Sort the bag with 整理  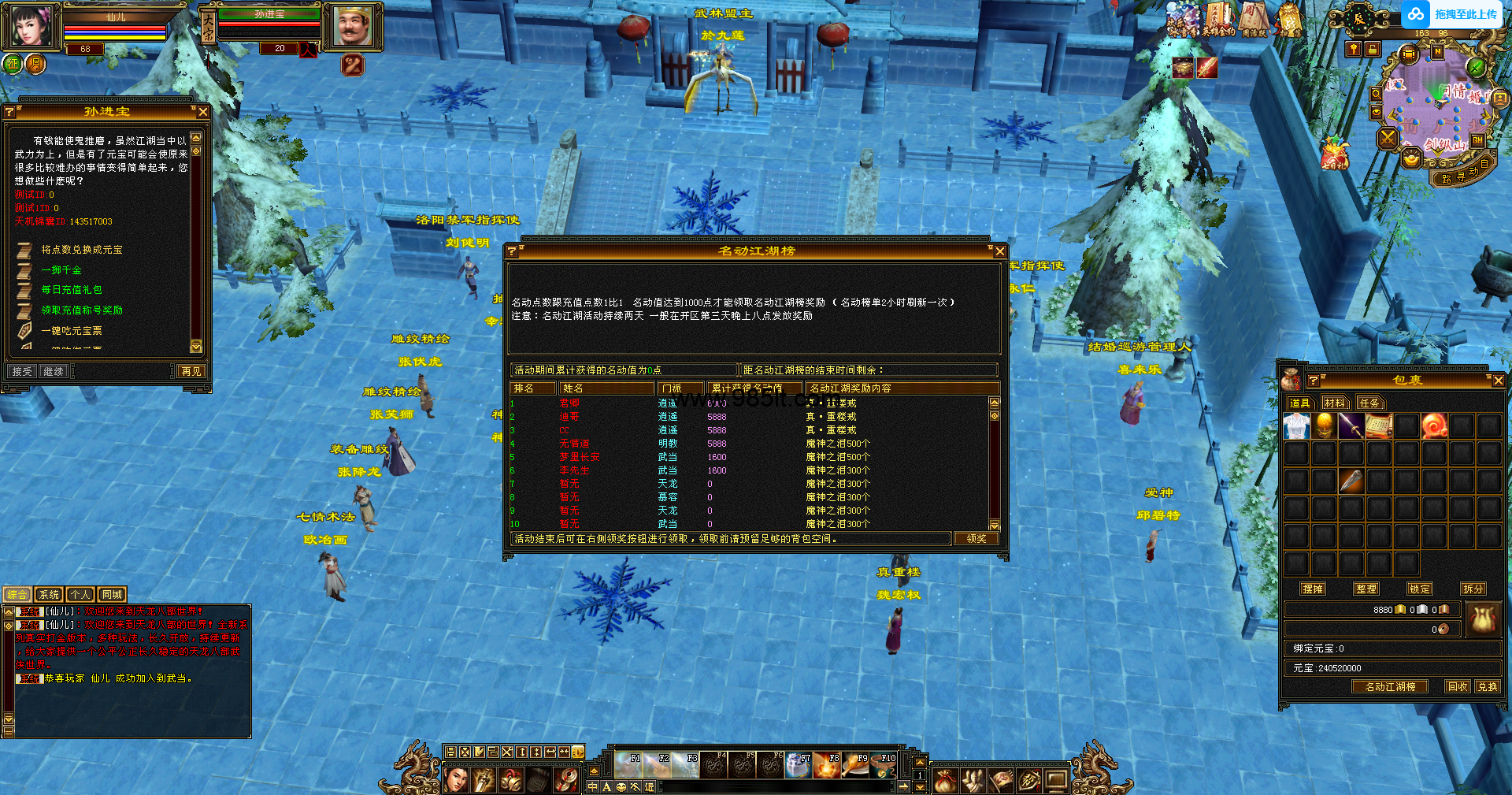tap(1366, 589)
